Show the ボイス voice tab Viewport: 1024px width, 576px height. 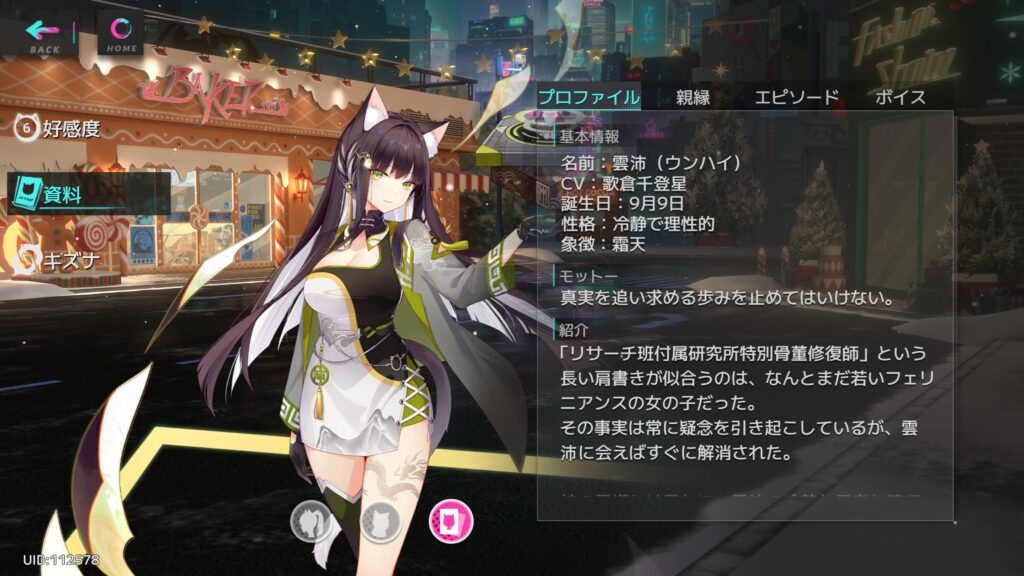[900, 97]
